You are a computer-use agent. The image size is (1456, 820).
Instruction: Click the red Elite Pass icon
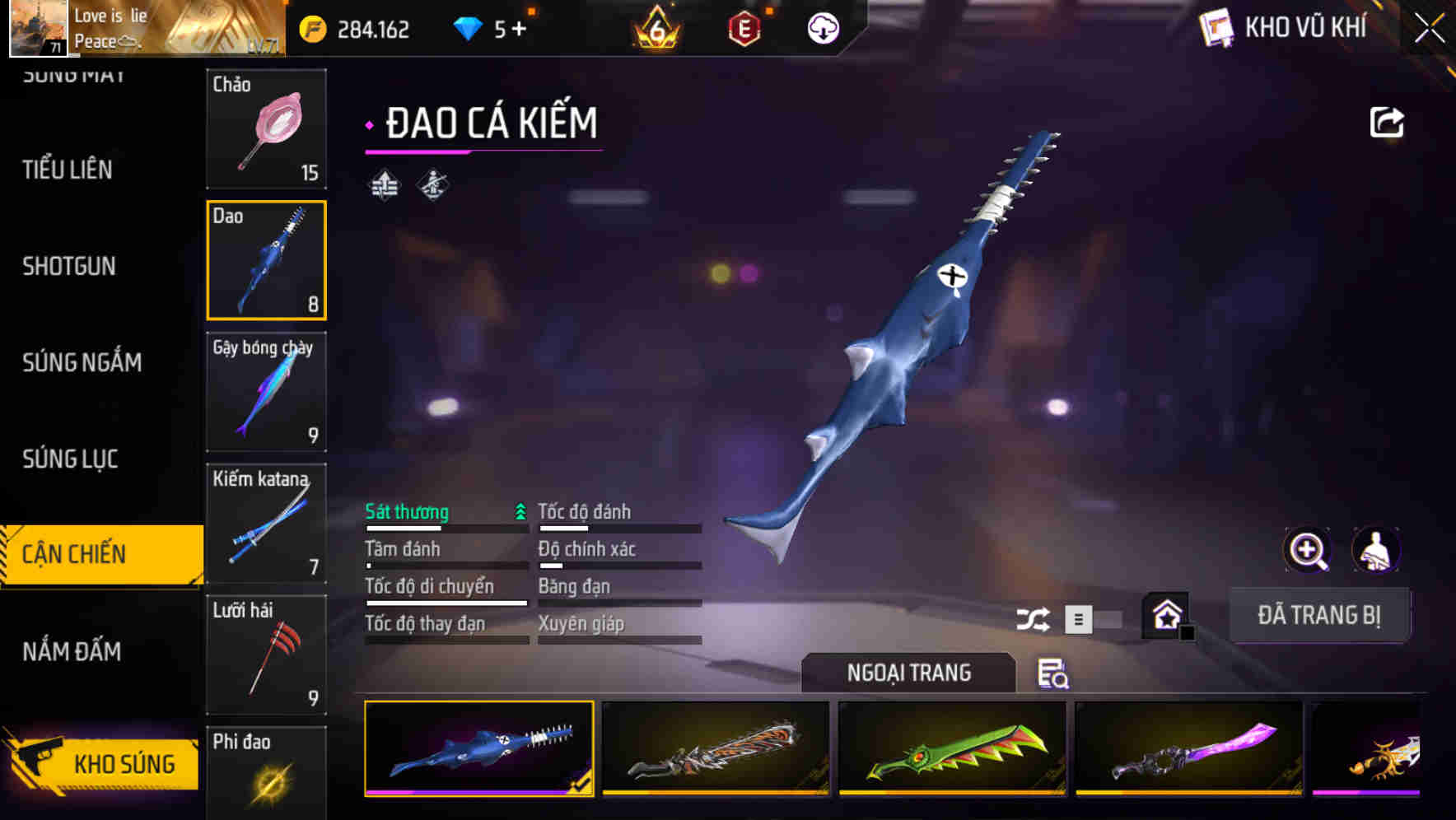(744, 27)
